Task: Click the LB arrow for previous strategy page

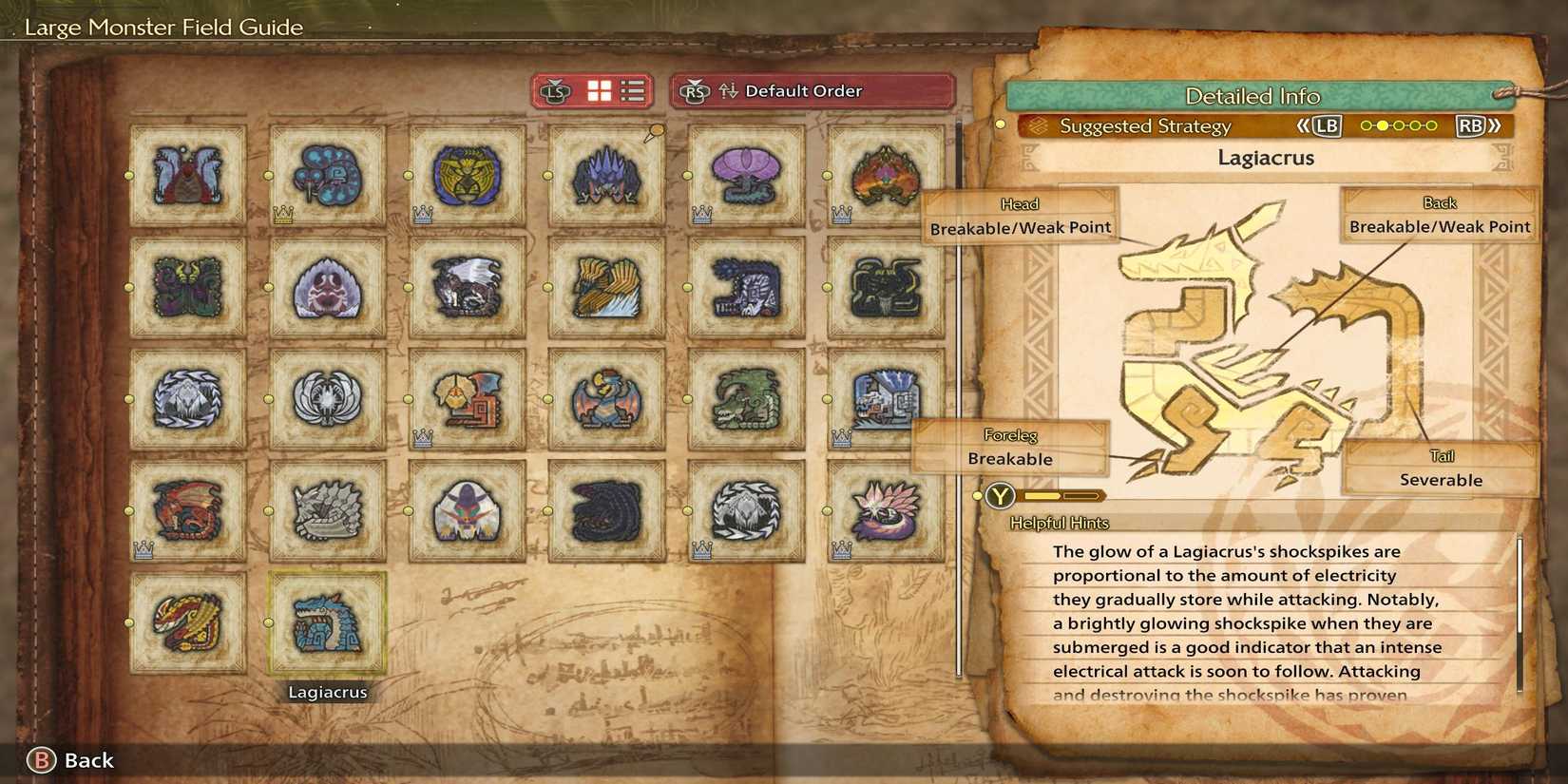Action: pos(1328,124)
